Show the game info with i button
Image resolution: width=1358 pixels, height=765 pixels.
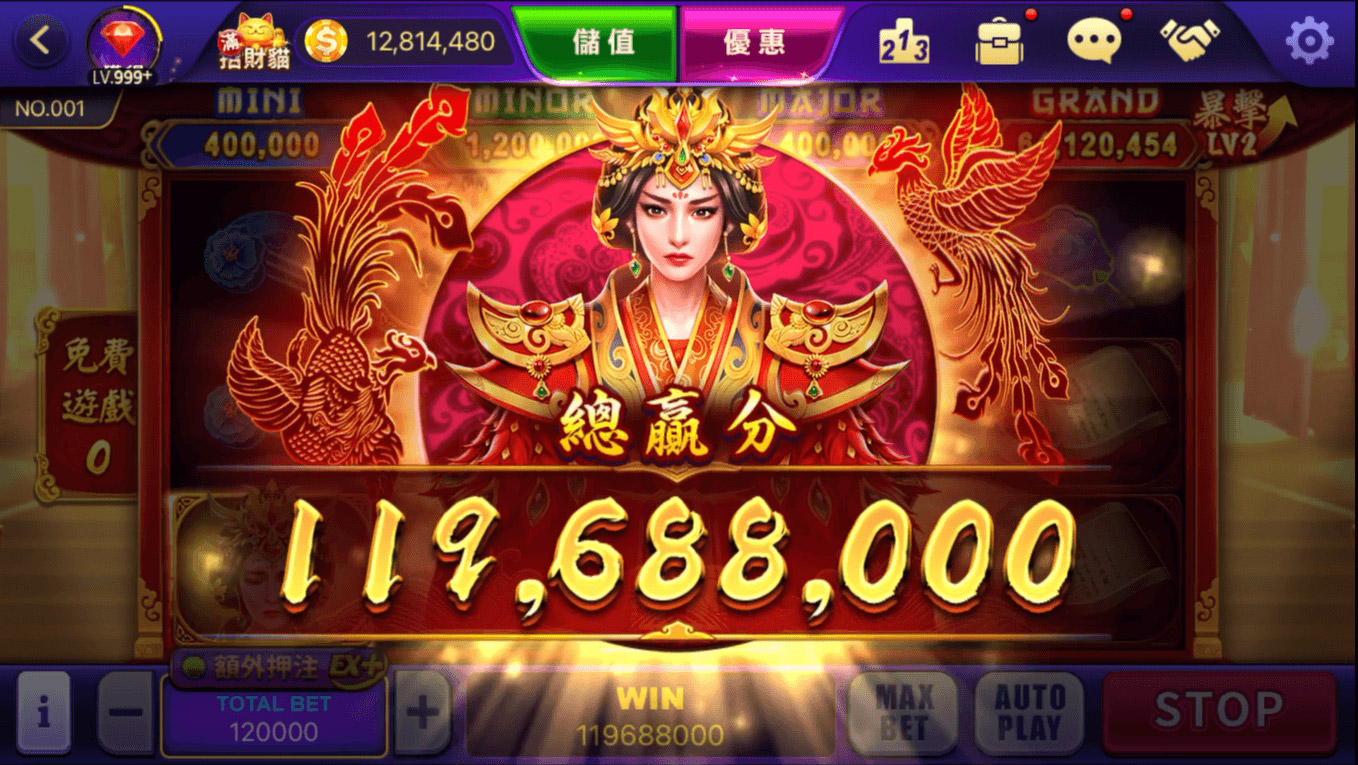tap(43, 712)
